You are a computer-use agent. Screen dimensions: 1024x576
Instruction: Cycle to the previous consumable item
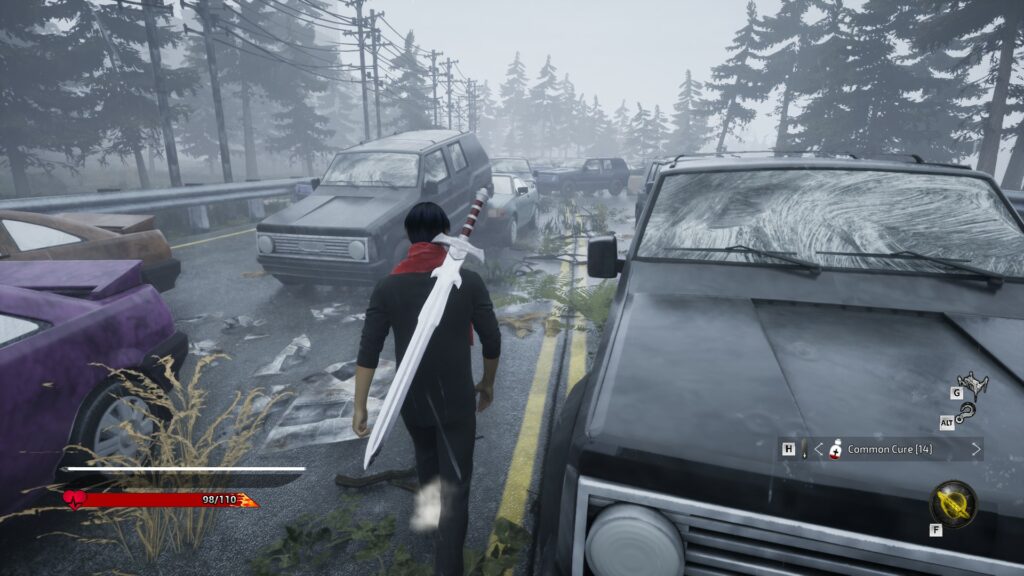(x=818, y=449)
